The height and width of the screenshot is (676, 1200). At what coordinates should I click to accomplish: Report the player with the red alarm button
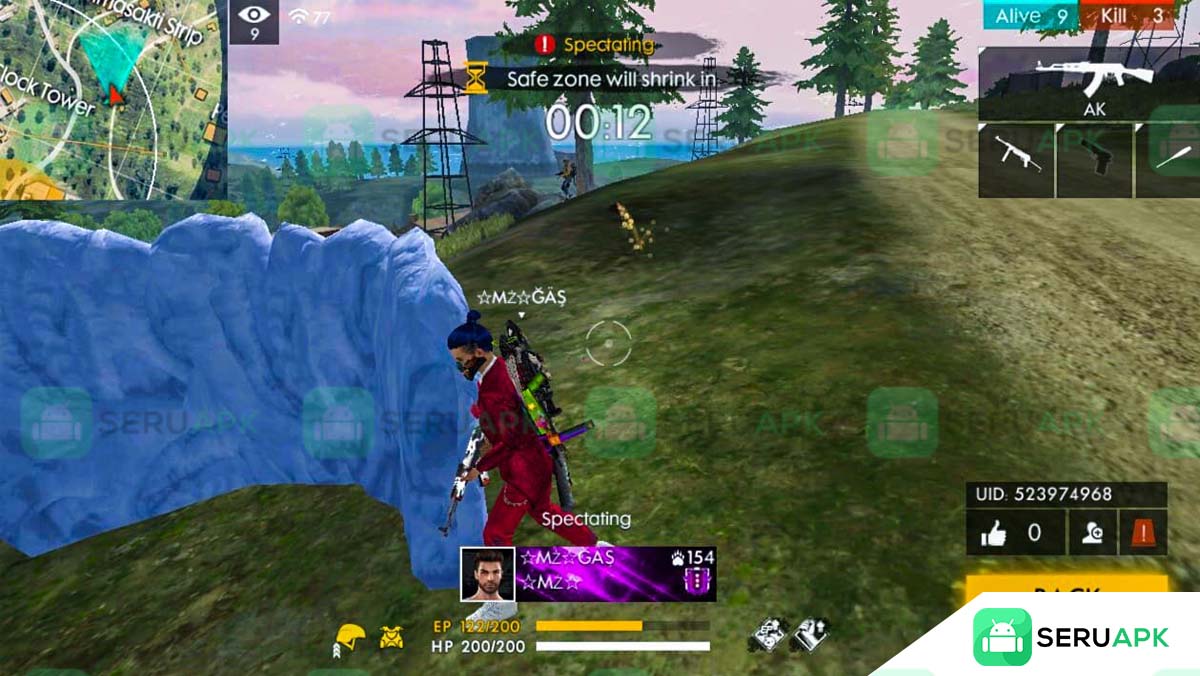[1141, 534]
